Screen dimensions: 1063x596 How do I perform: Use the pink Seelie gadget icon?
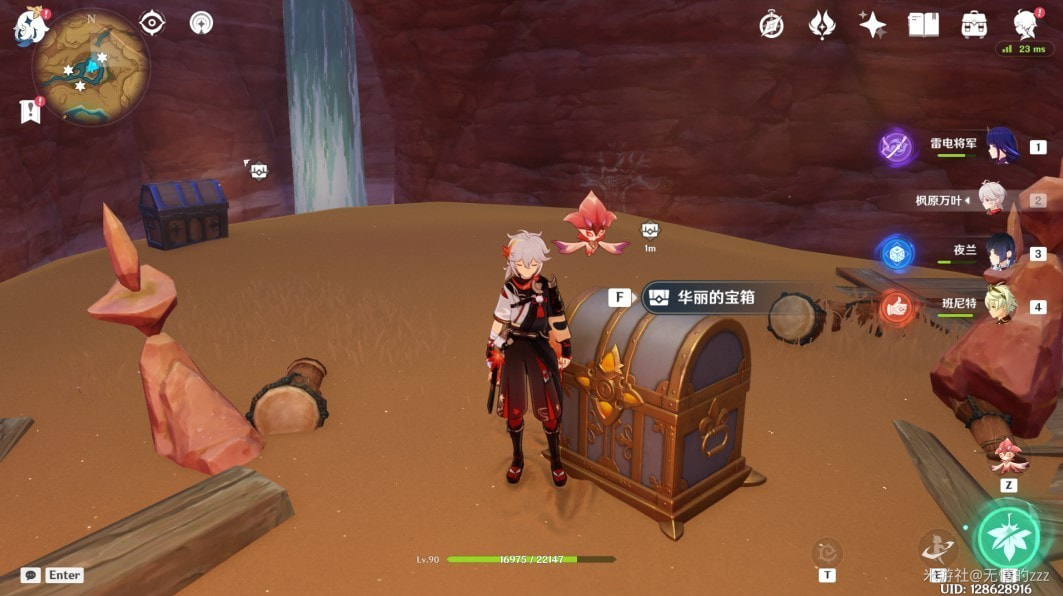(1007, 455)
